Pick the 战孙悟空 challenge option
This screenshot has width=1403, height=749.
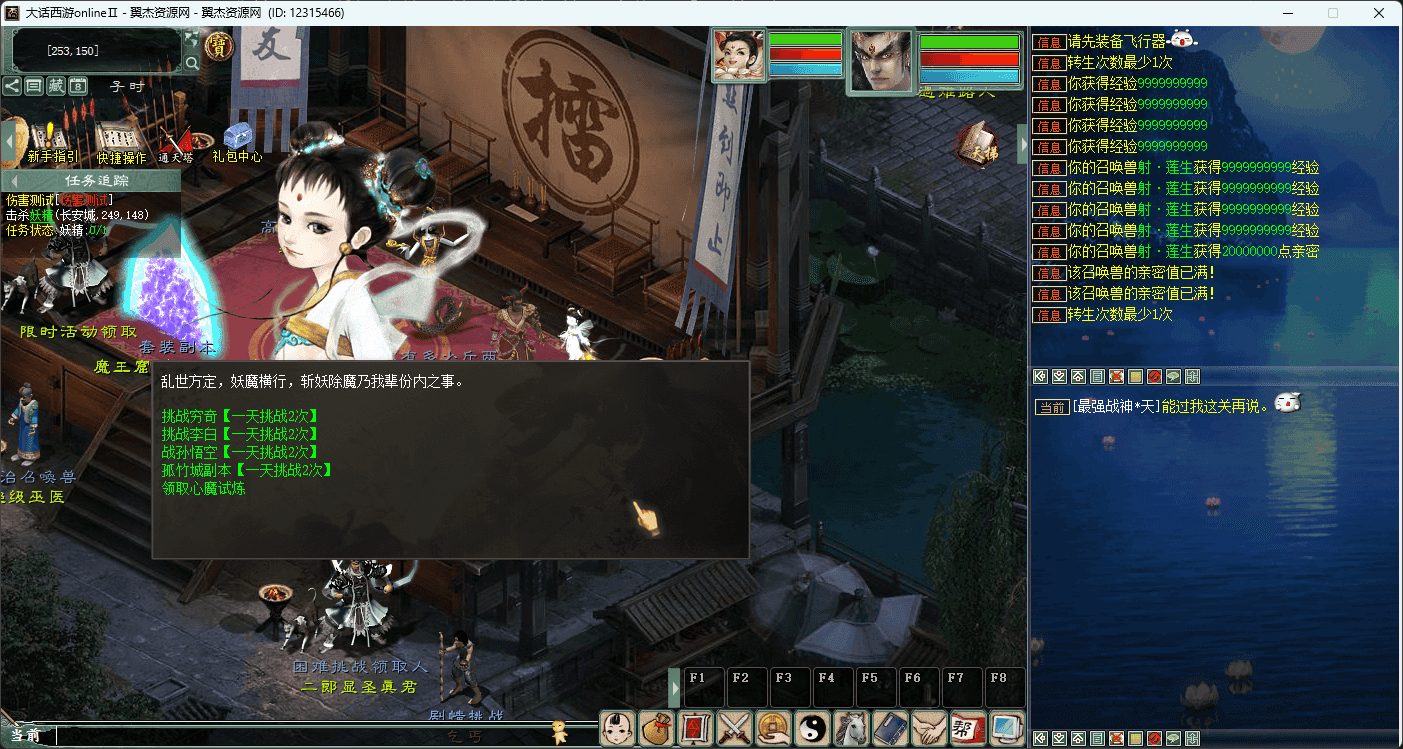(239, 452)
